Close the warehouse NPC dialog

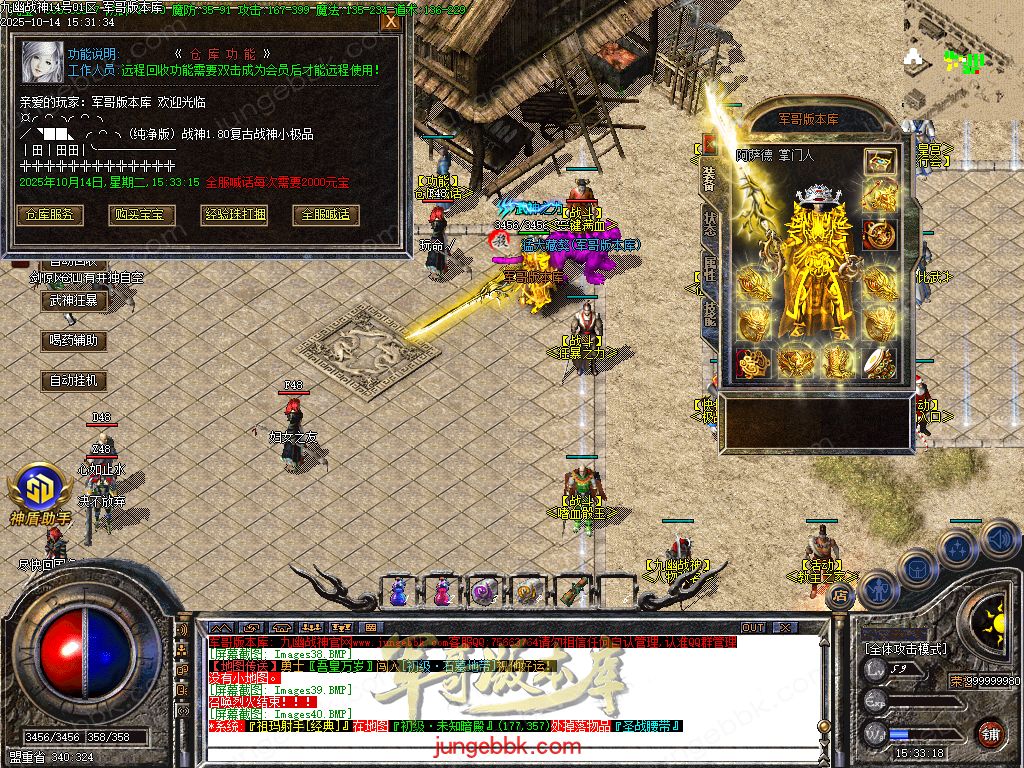(390, 22)
